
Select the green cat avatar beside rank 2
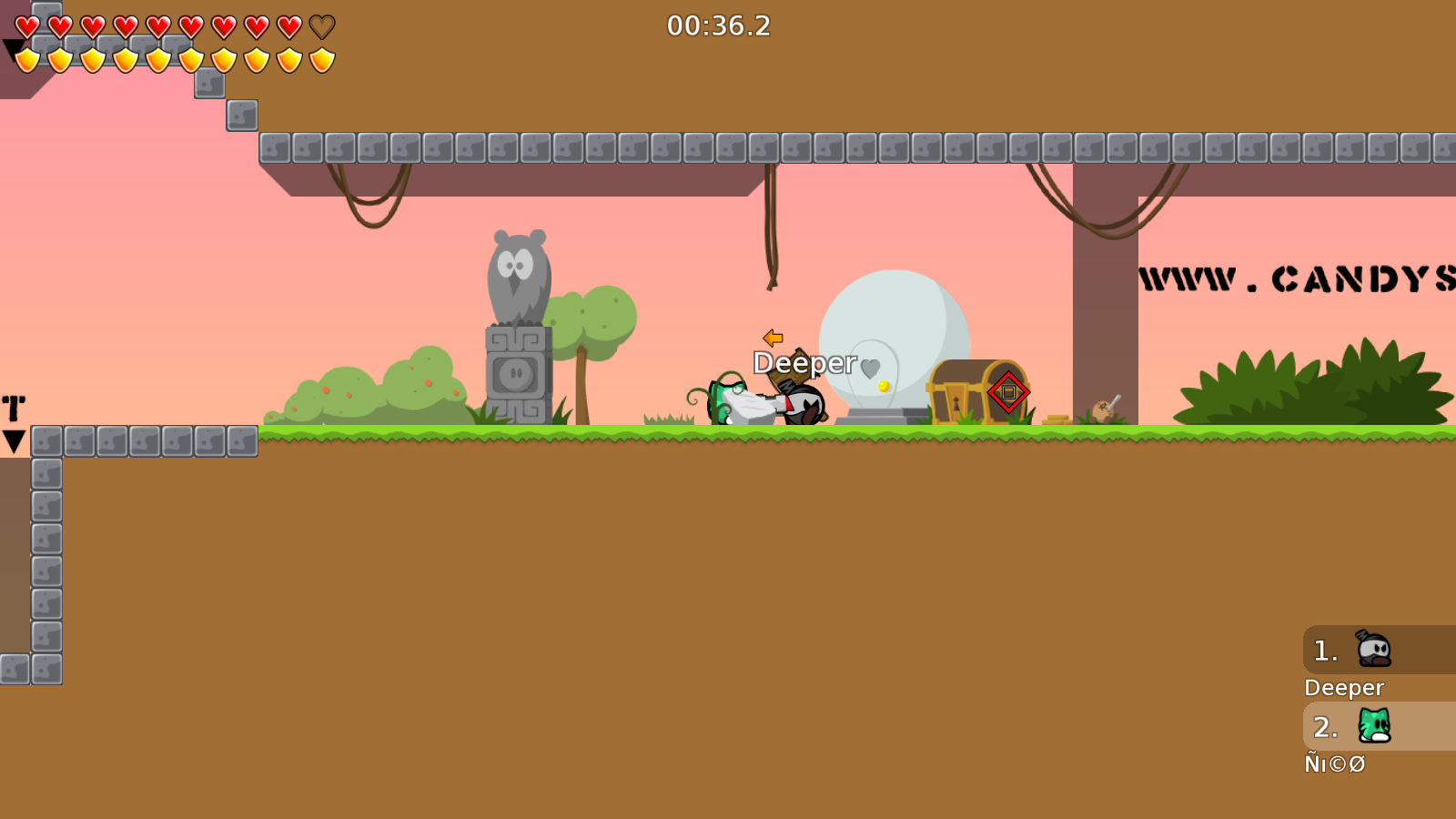point(1374,727)
